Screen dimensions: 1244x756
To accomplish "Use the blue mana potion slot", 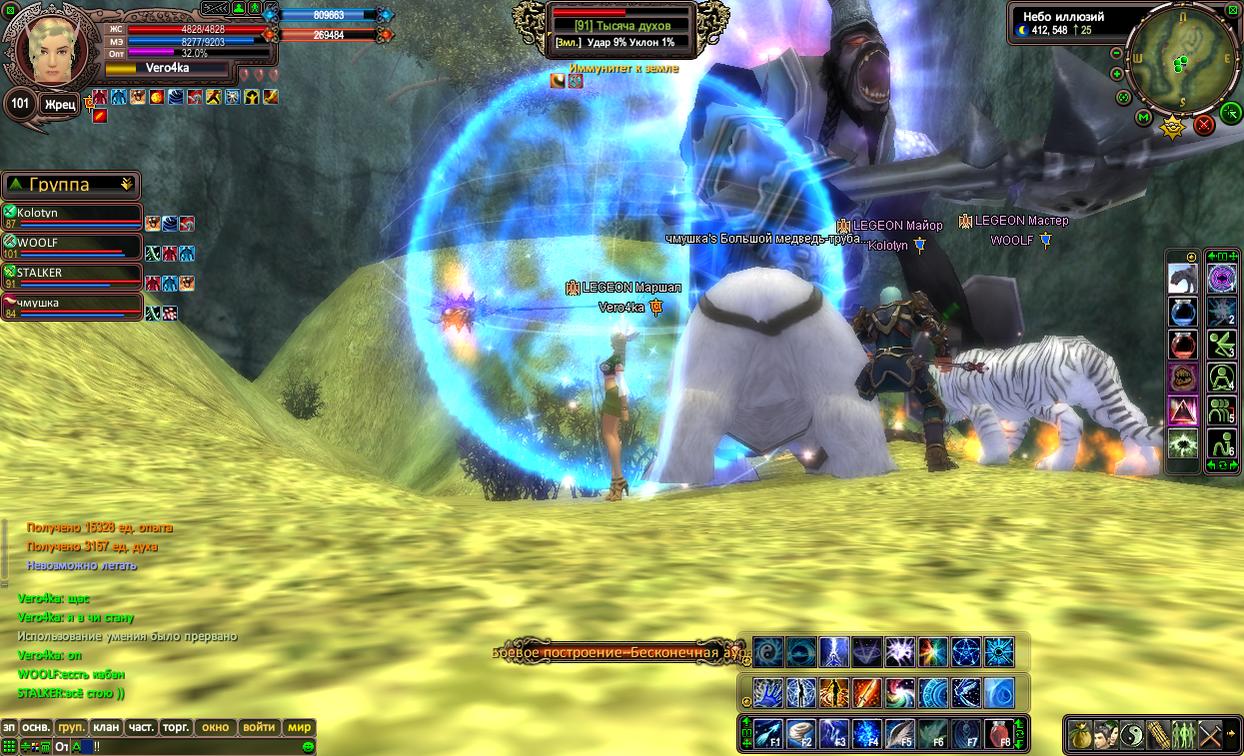I will tap(1183, 311).
